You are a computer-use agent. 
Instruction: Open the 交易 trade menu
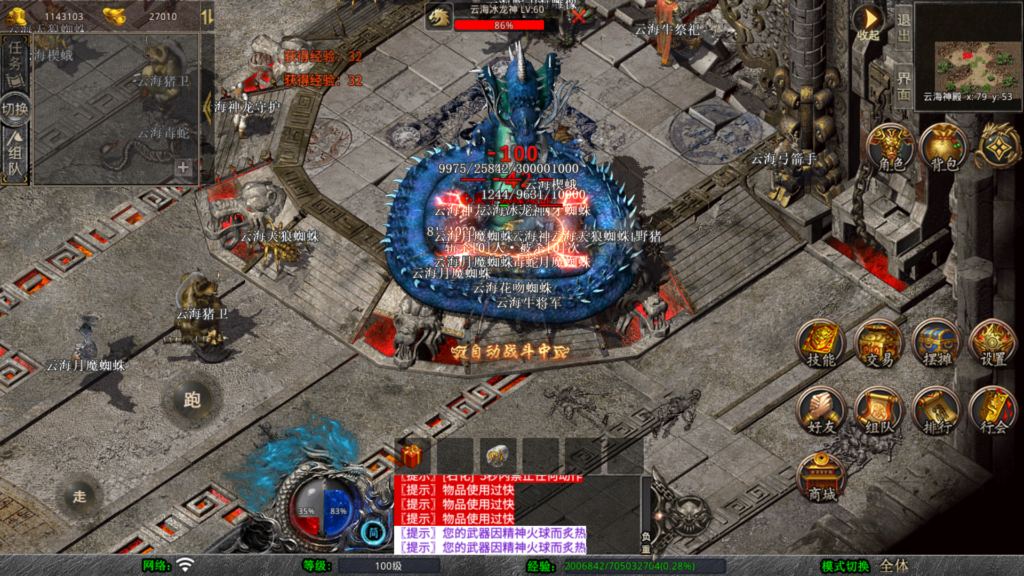pyautogui.click(x=879, y=345)
